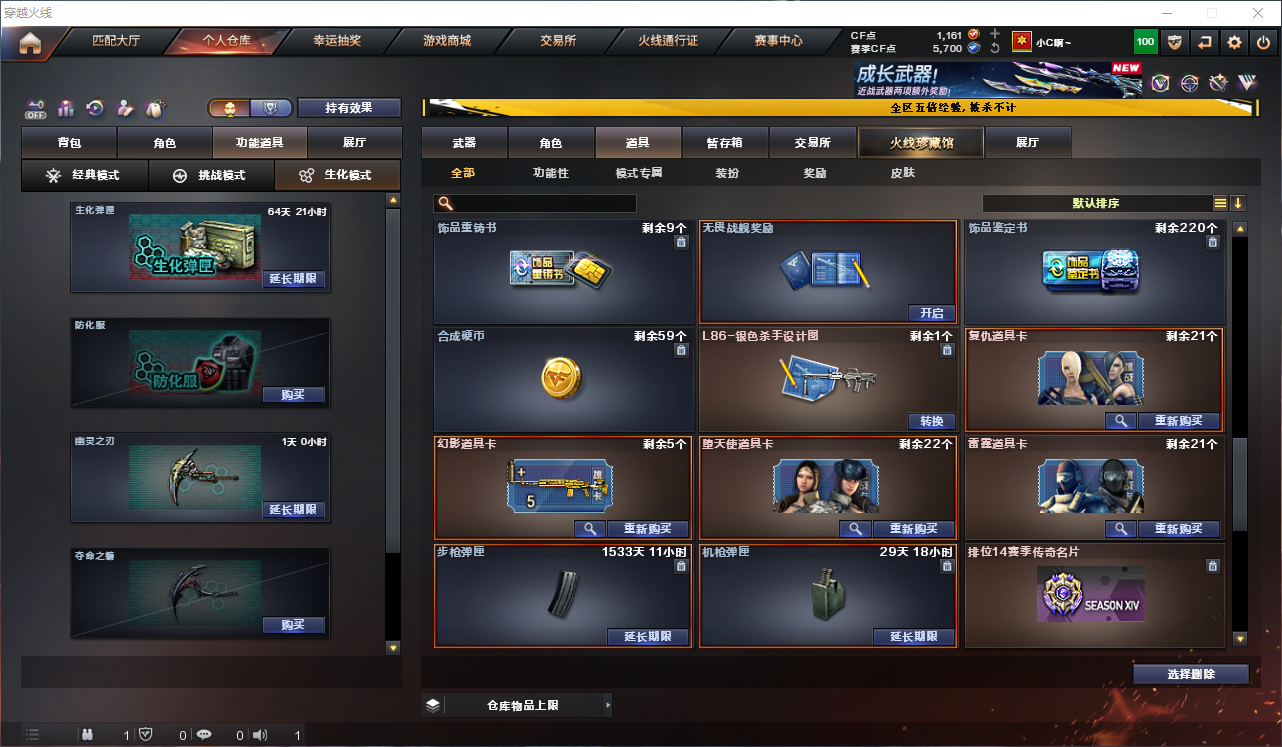
Task: Expand the 仓库物品上限 panel arrow
Action: tap(608, 704)
